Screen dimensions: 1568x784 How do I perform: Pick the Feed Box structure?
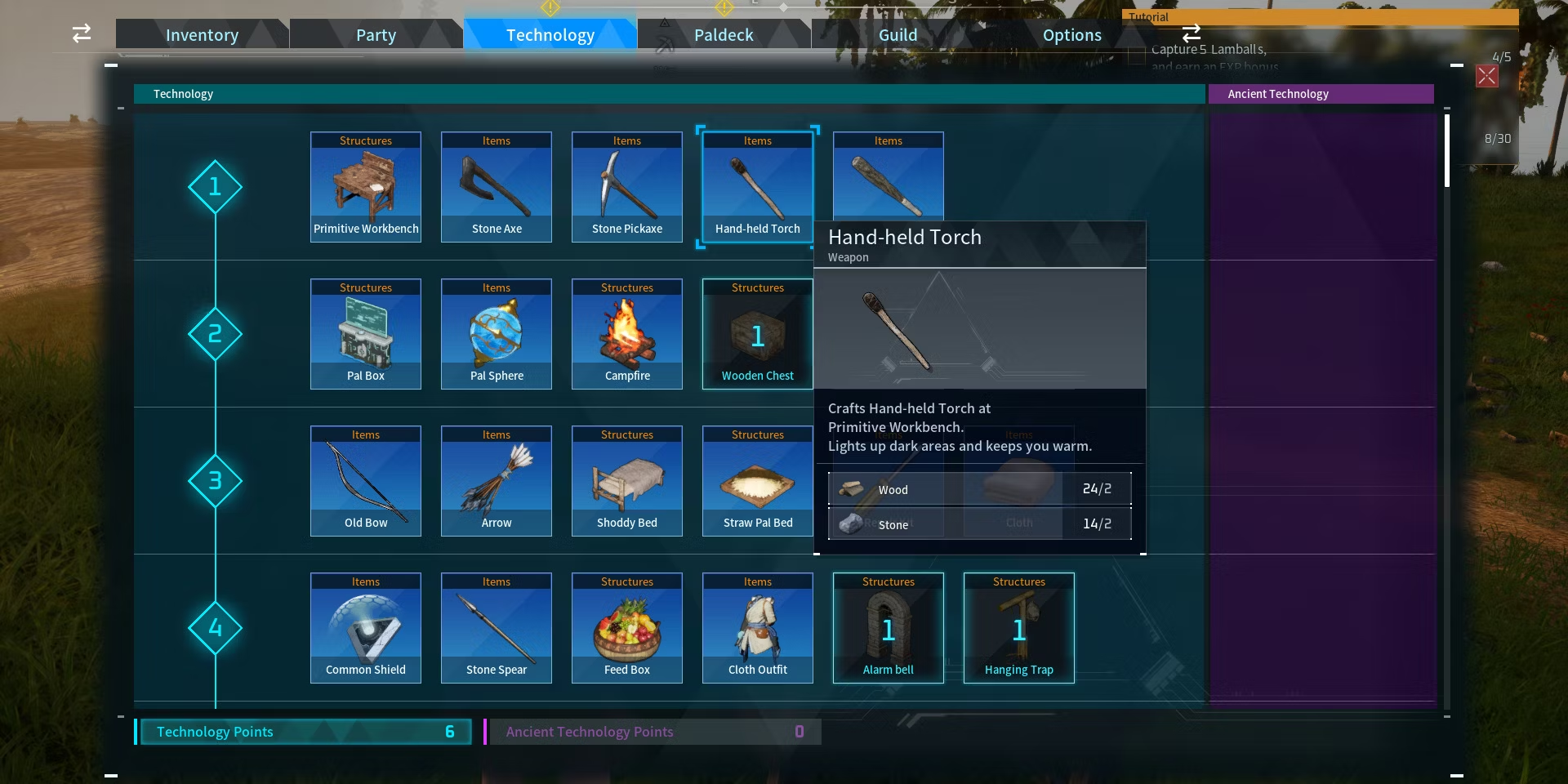pyautogui.click(x=627, y=628)
